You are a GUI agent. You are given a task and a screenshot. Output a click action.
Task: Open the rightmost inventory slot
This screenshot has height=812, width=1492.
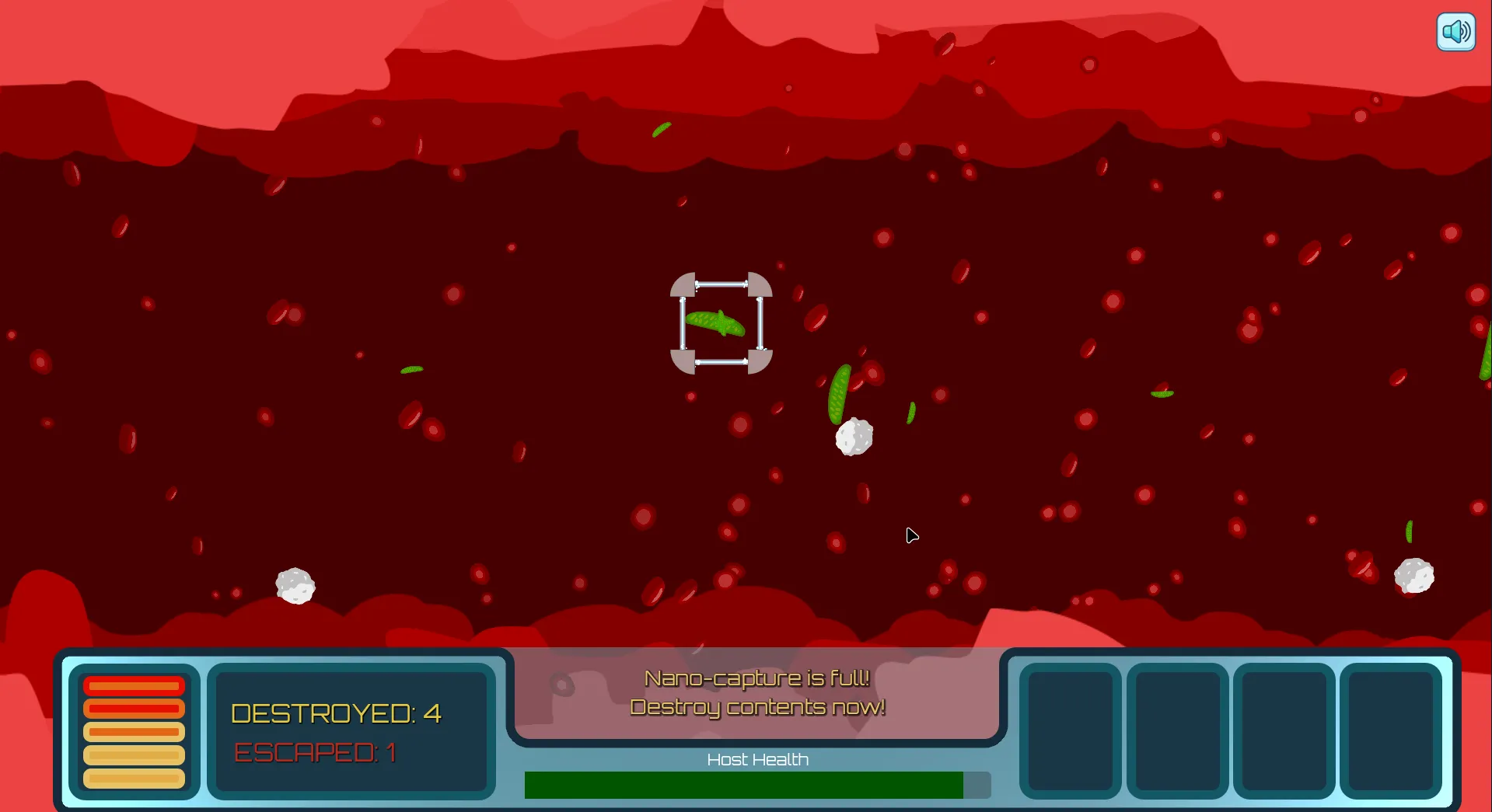pyautogui.click(x=1391, y=730)
